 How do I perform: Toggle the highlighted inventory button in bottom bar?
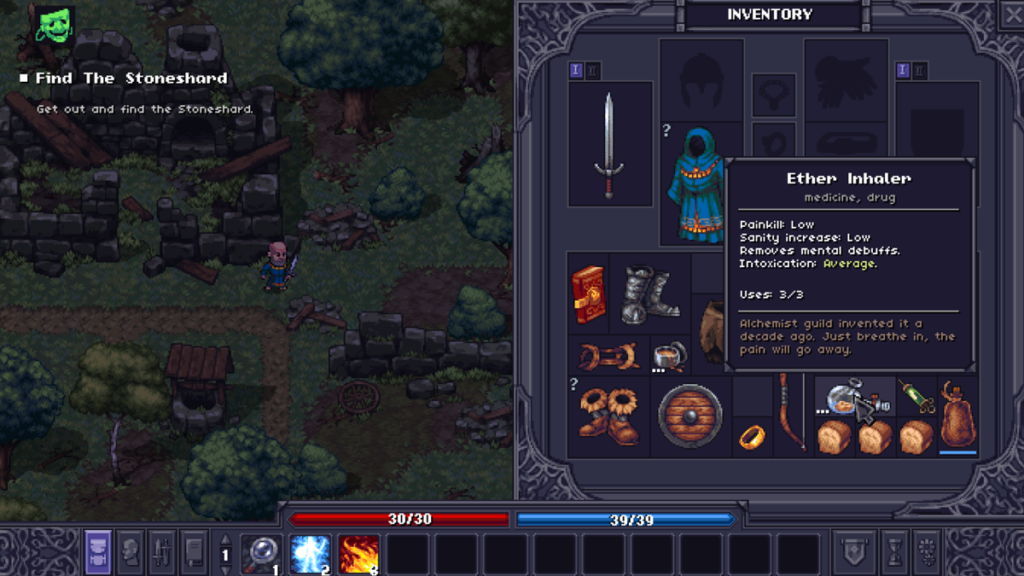(x=98, y=552)
